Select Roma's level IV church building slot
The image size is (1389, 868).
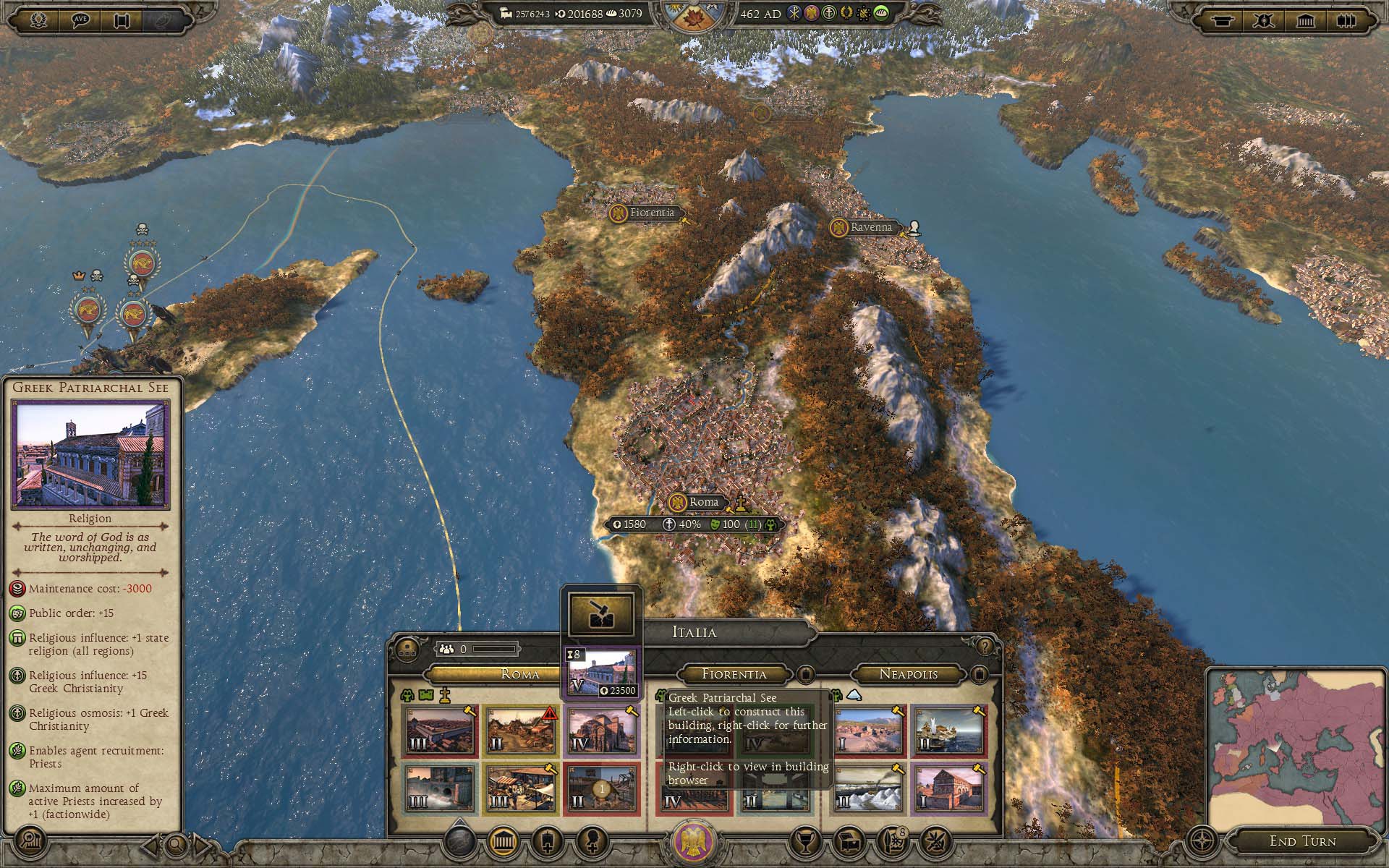tap(600, 731)
